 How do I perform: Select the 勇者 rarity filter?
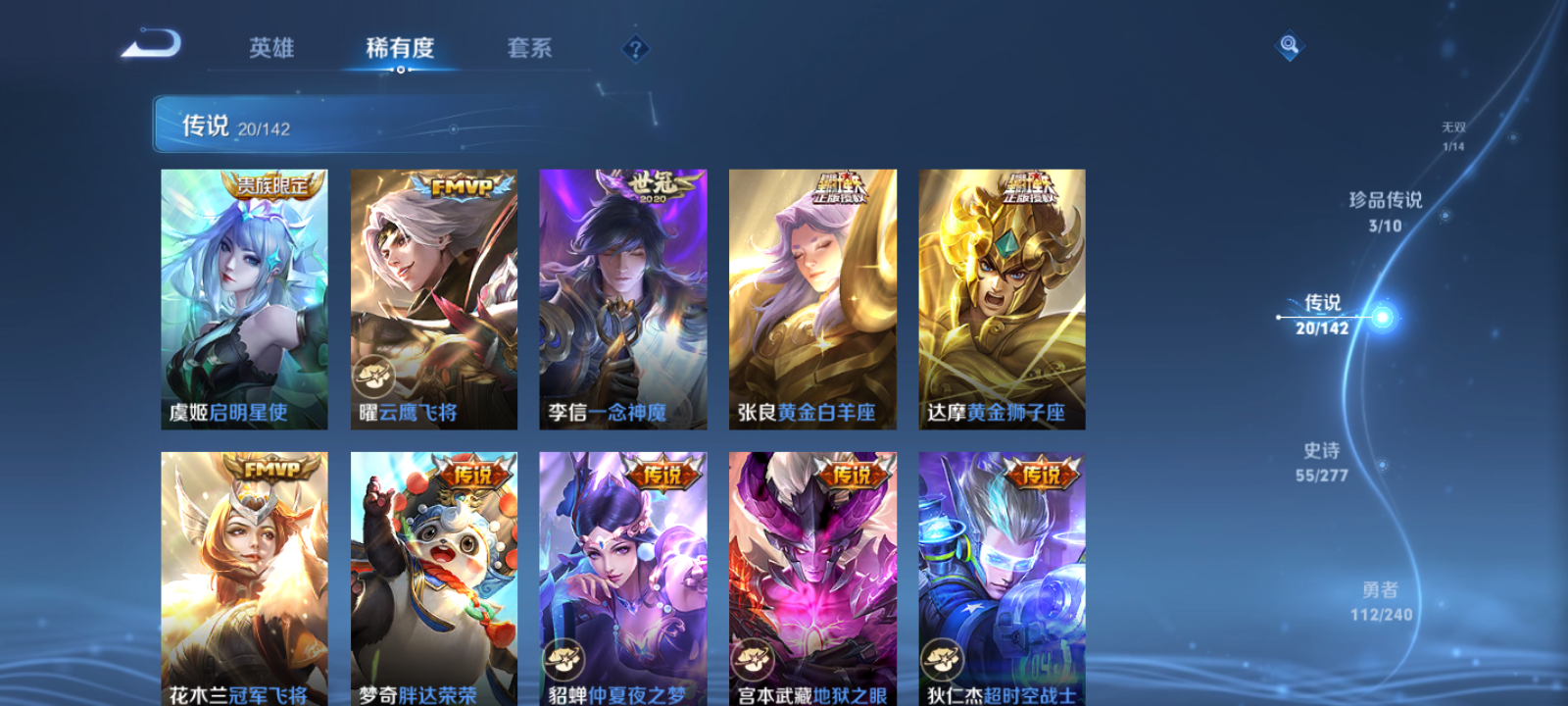click(x=1384, y=599)
